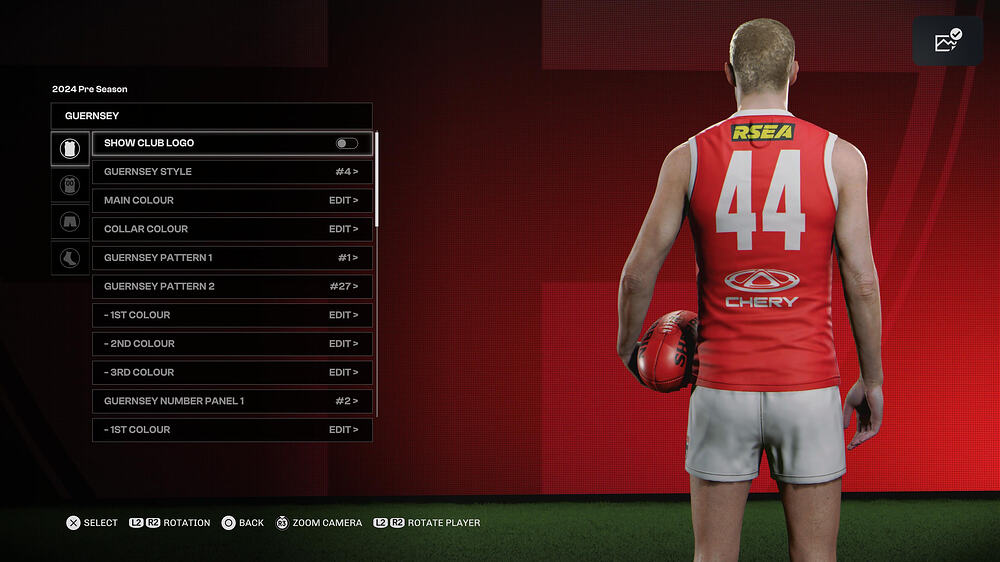
Task: Switch to the shorts category tab
Action: click(x=70, y=221)
